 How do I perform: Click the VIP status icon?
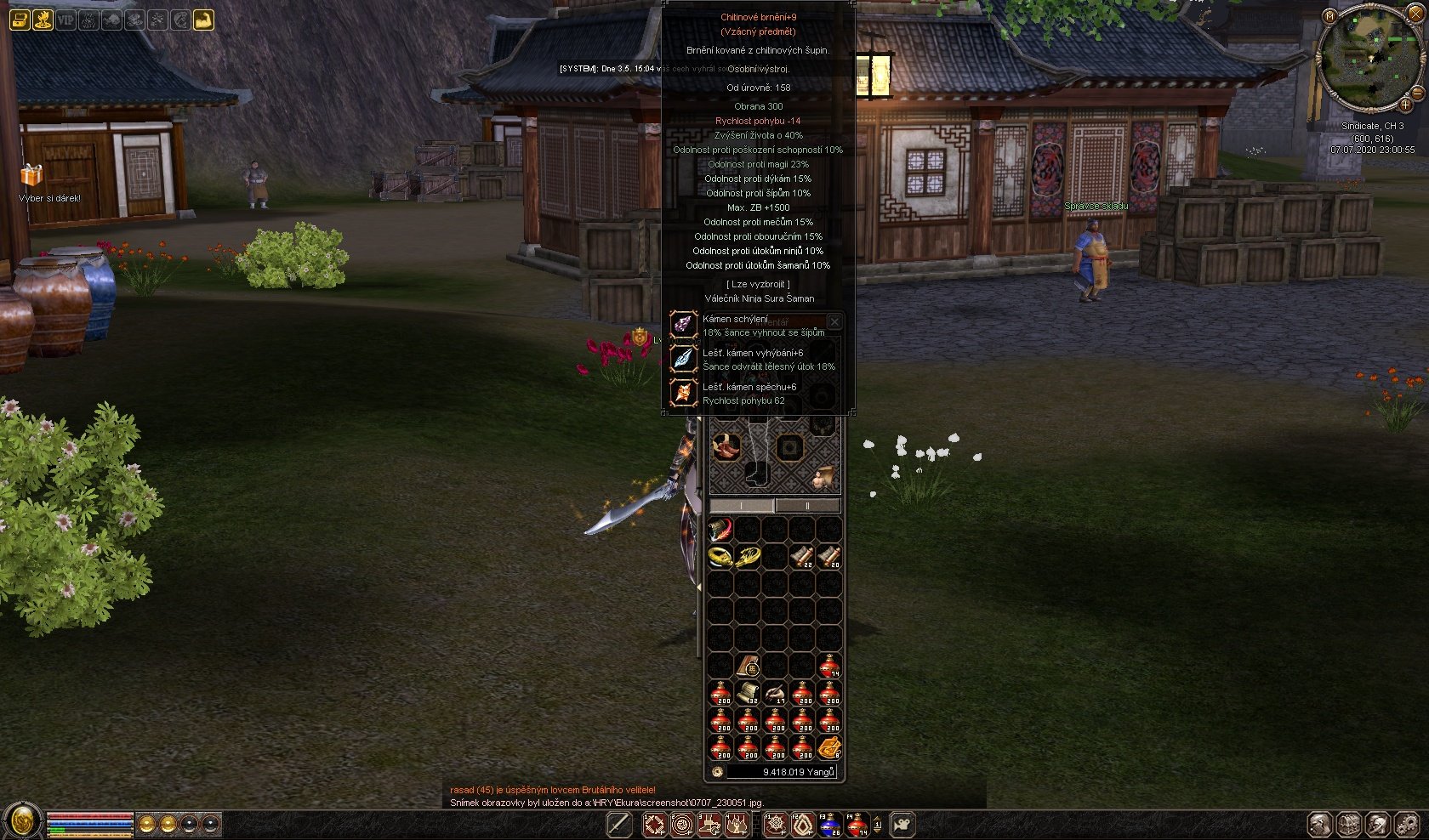[65, 20]
